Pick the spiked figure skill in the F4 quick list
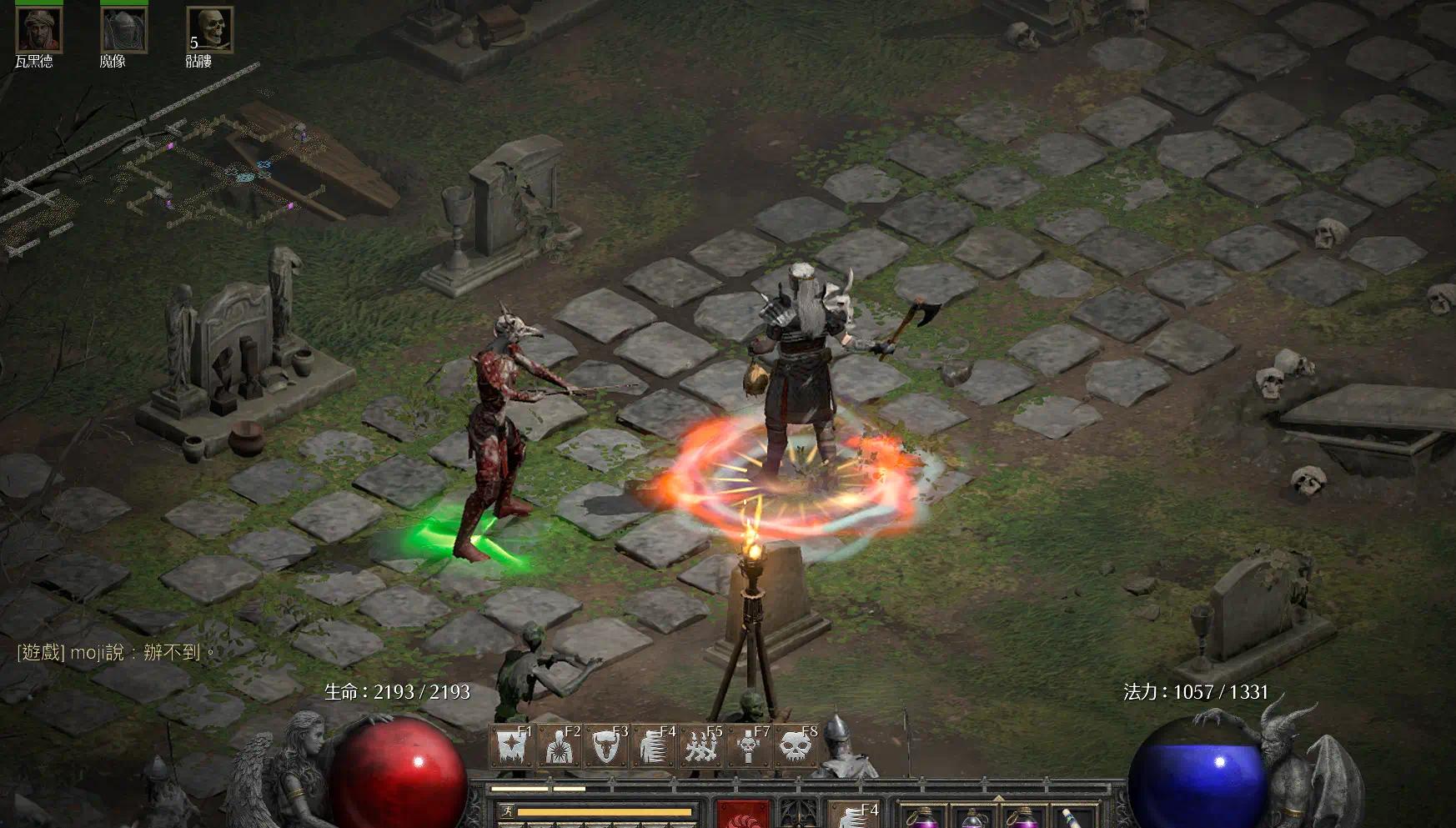 655,746
